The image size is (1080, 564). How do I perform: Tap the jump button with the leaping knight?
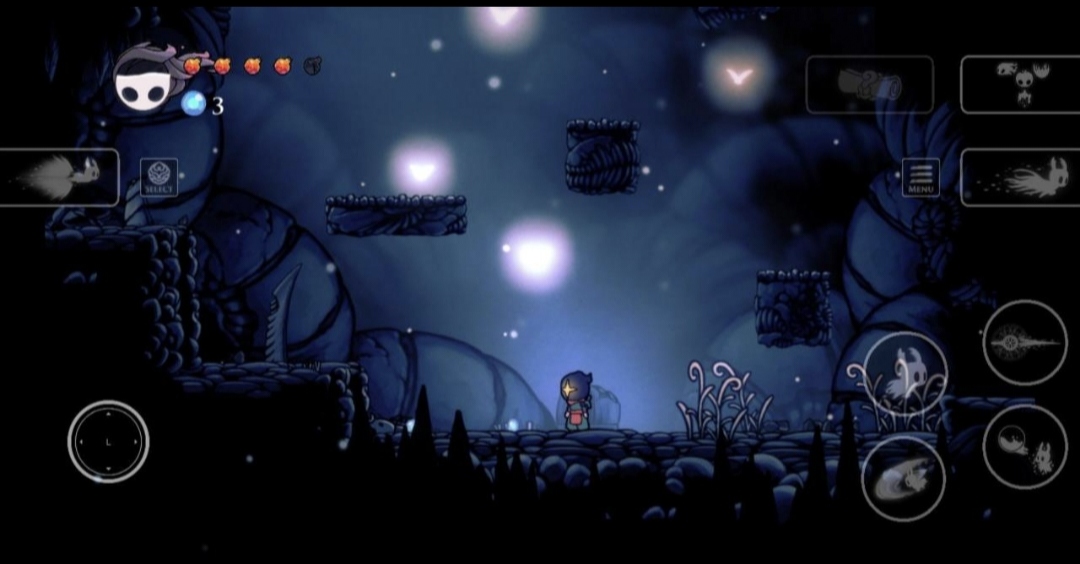[905, 373]
